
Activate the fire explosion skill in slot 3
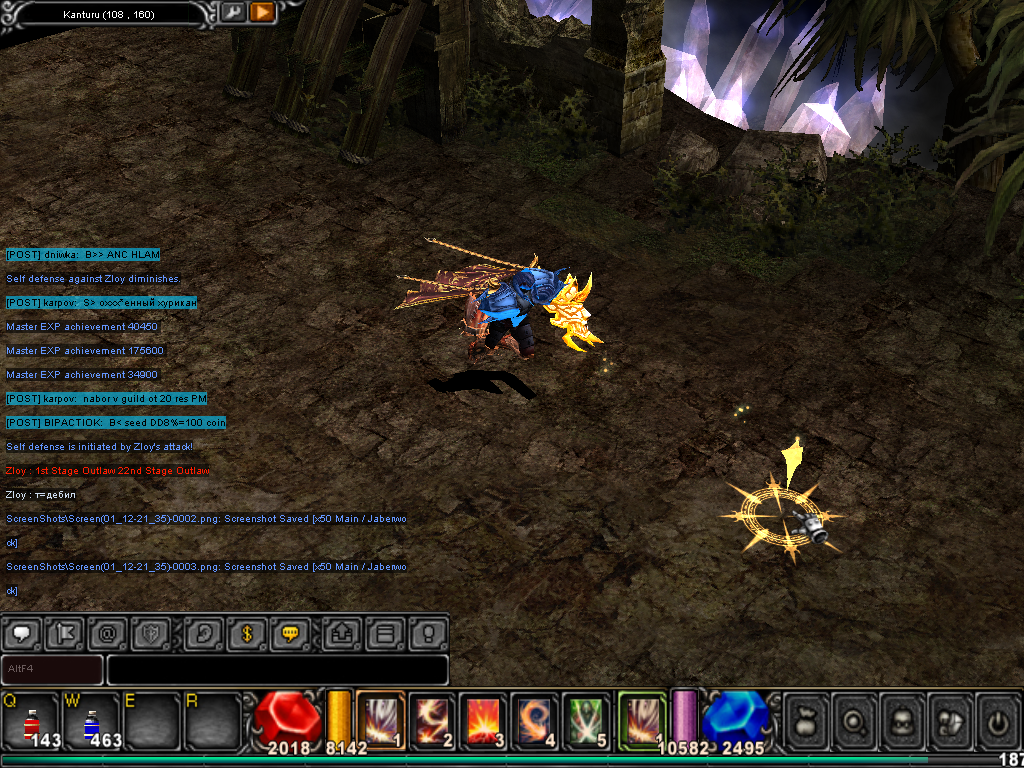pyautogui.click(x=484, y=719)
